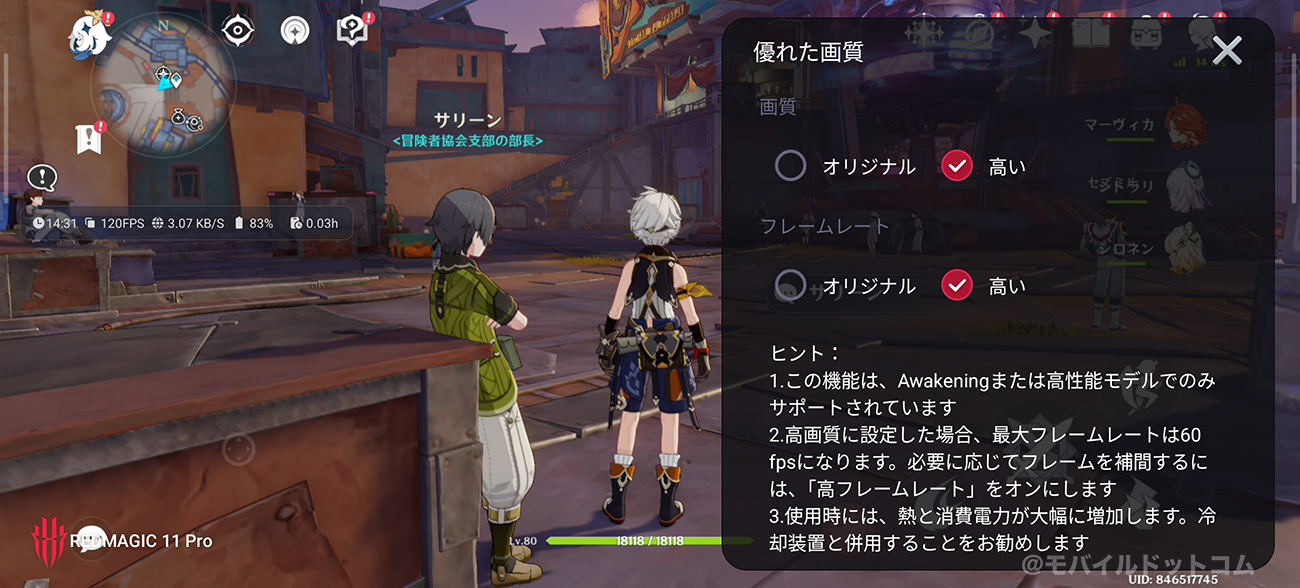This screenshot has width=1300, height=588.
Task: Tap the speech bubble near REDMAGIC logo
Action: tap(92, 539)
